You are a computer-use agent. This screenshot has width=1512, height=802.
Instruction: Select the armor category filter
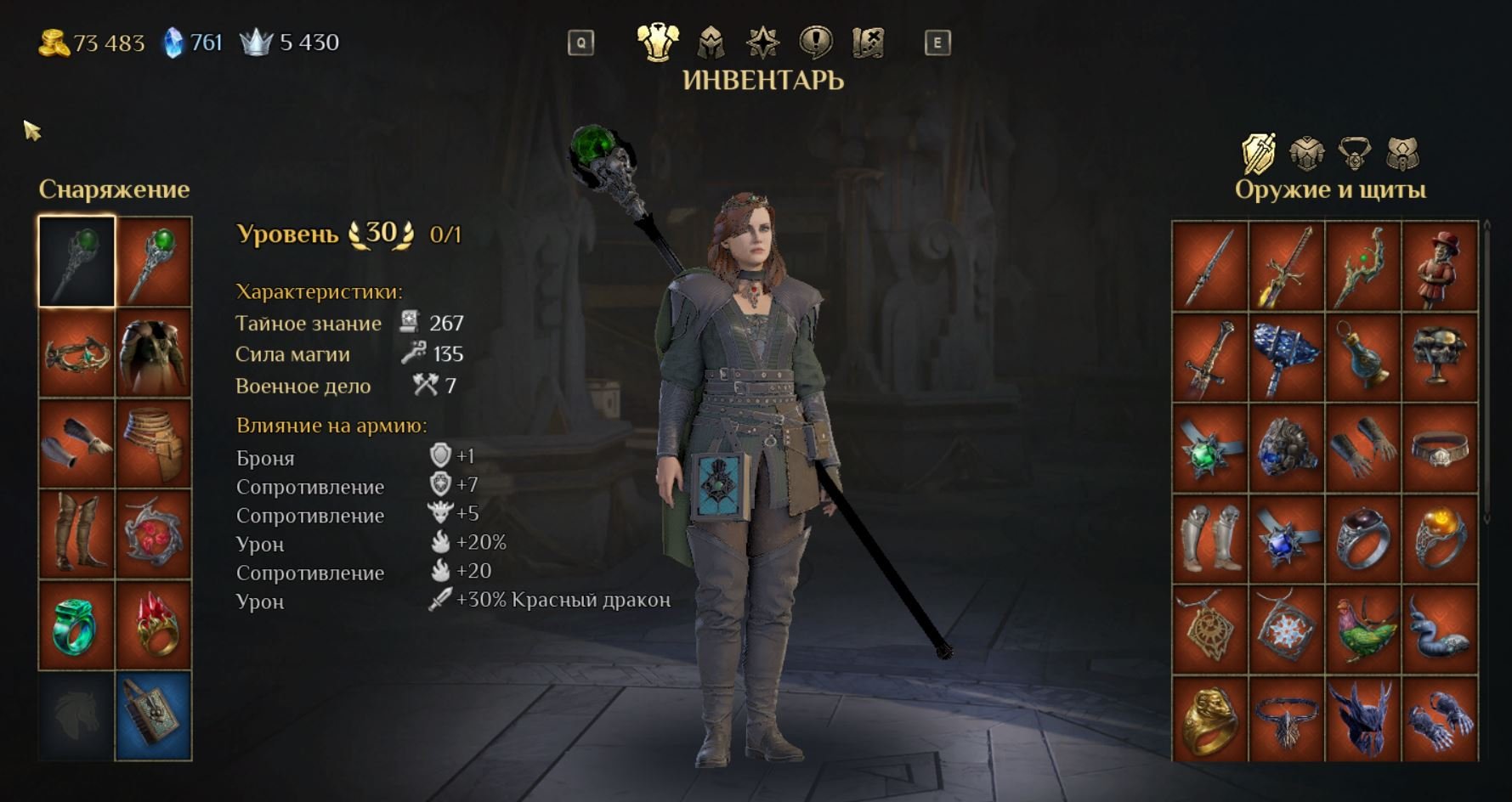(x=1306, y=154)
